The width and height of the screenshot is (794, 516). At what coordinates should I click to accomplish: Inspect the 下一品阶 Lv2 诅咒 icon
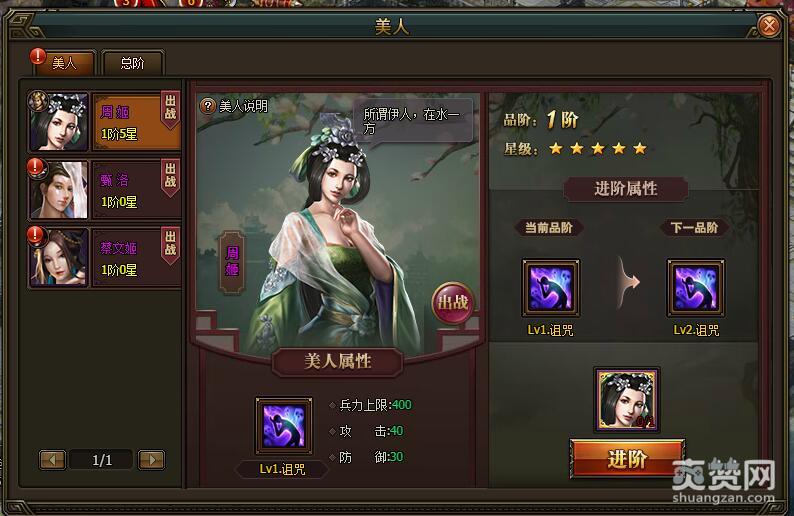tap(695, 289)
